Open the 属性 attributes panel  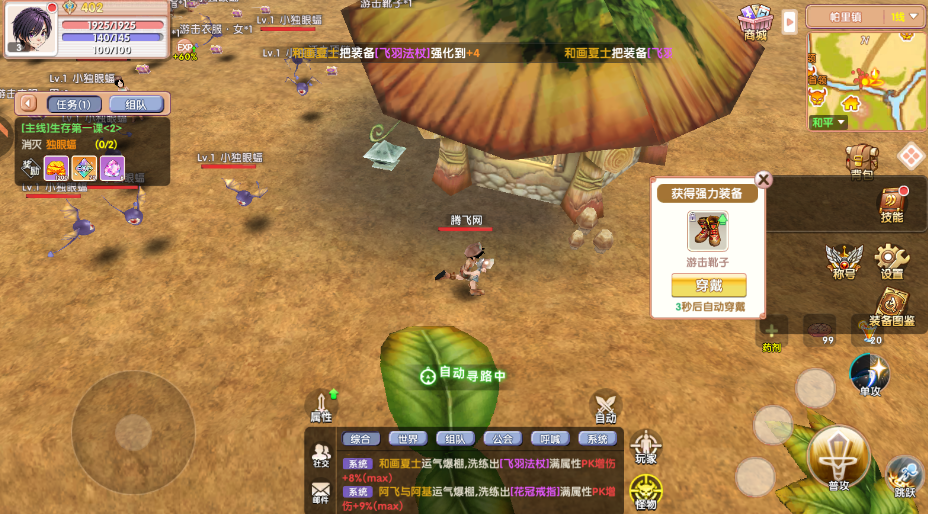click(x=321, y=405)
